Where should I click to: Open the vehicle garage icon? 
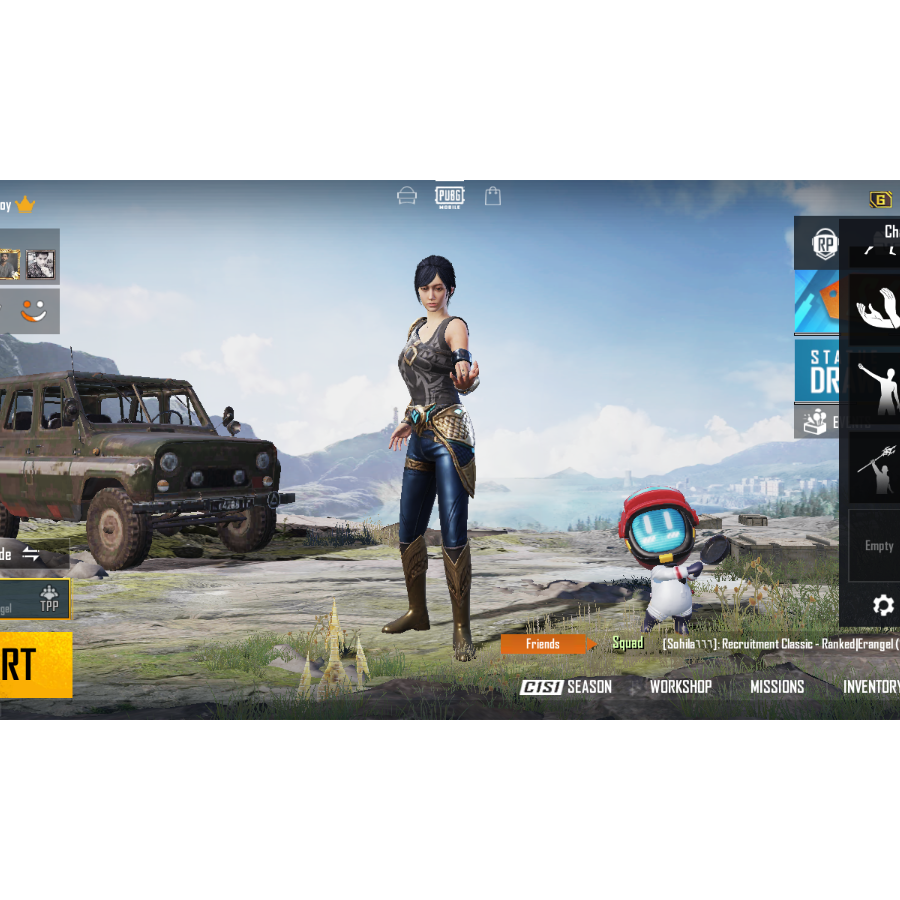pyautogui.click(x=407, y=196)
